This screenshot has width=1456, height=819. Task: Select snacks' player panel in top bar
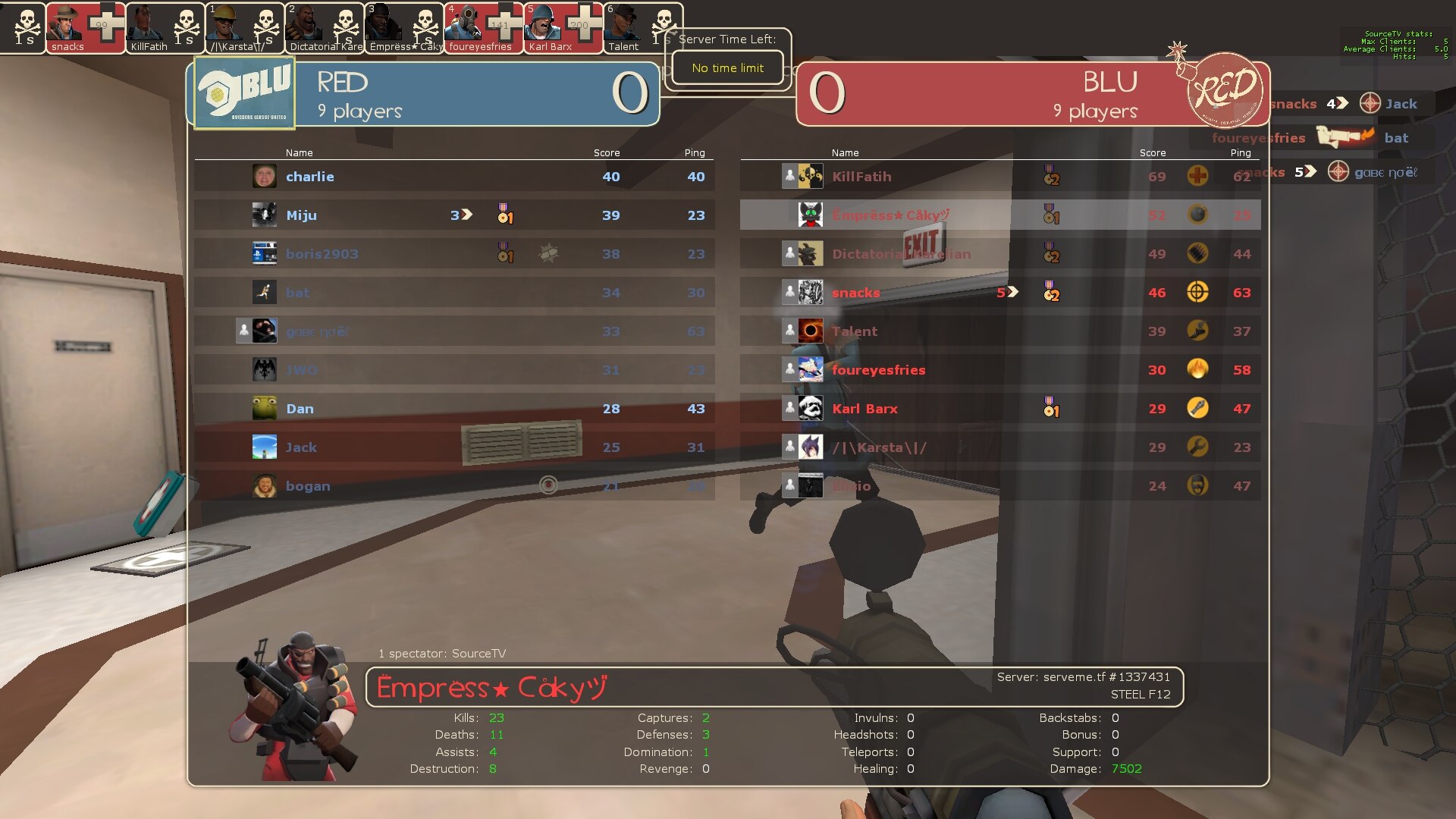[x=85, y=28]
